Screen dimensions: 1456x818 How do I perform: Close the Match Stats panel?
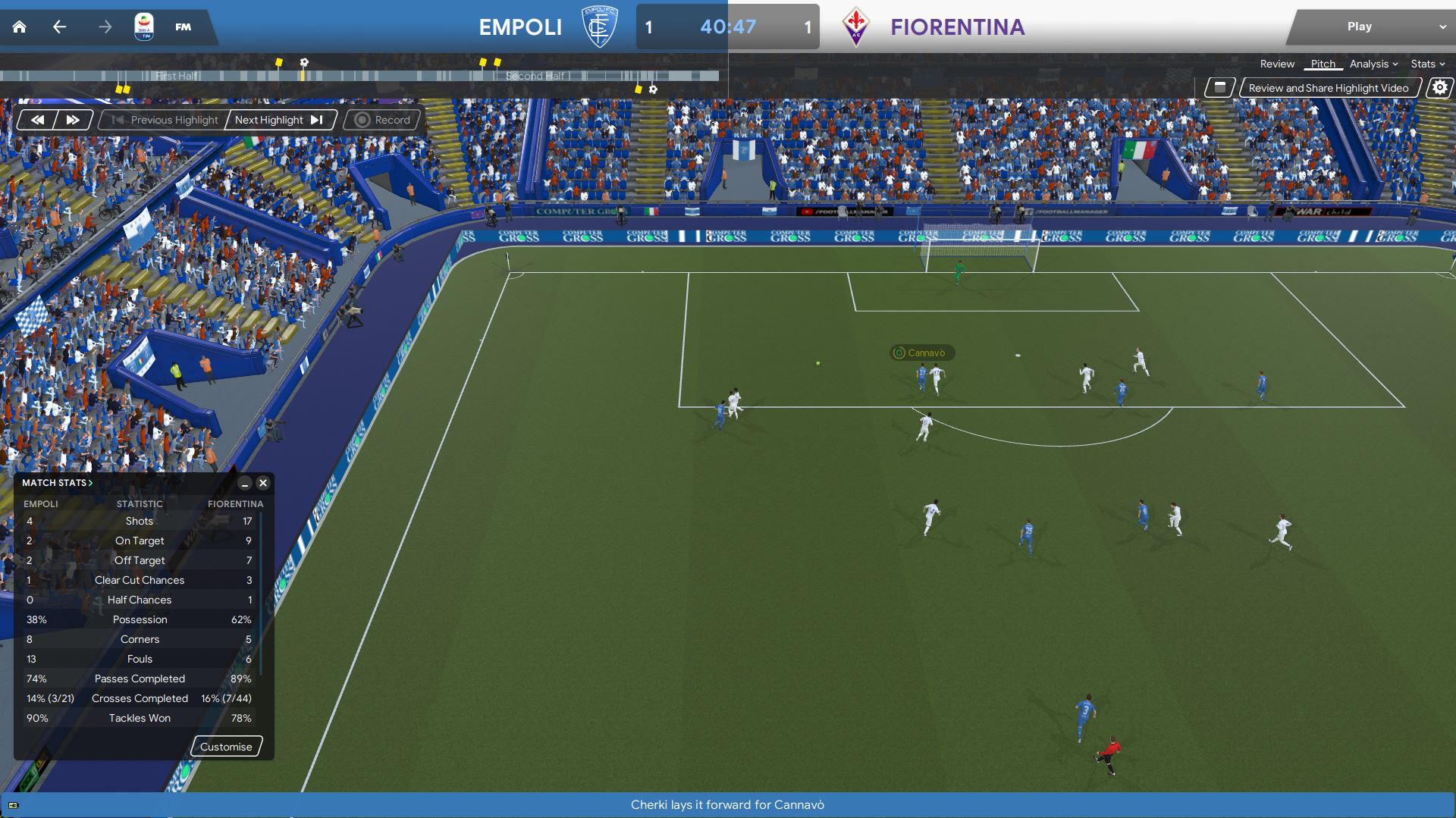click(263, 483)
